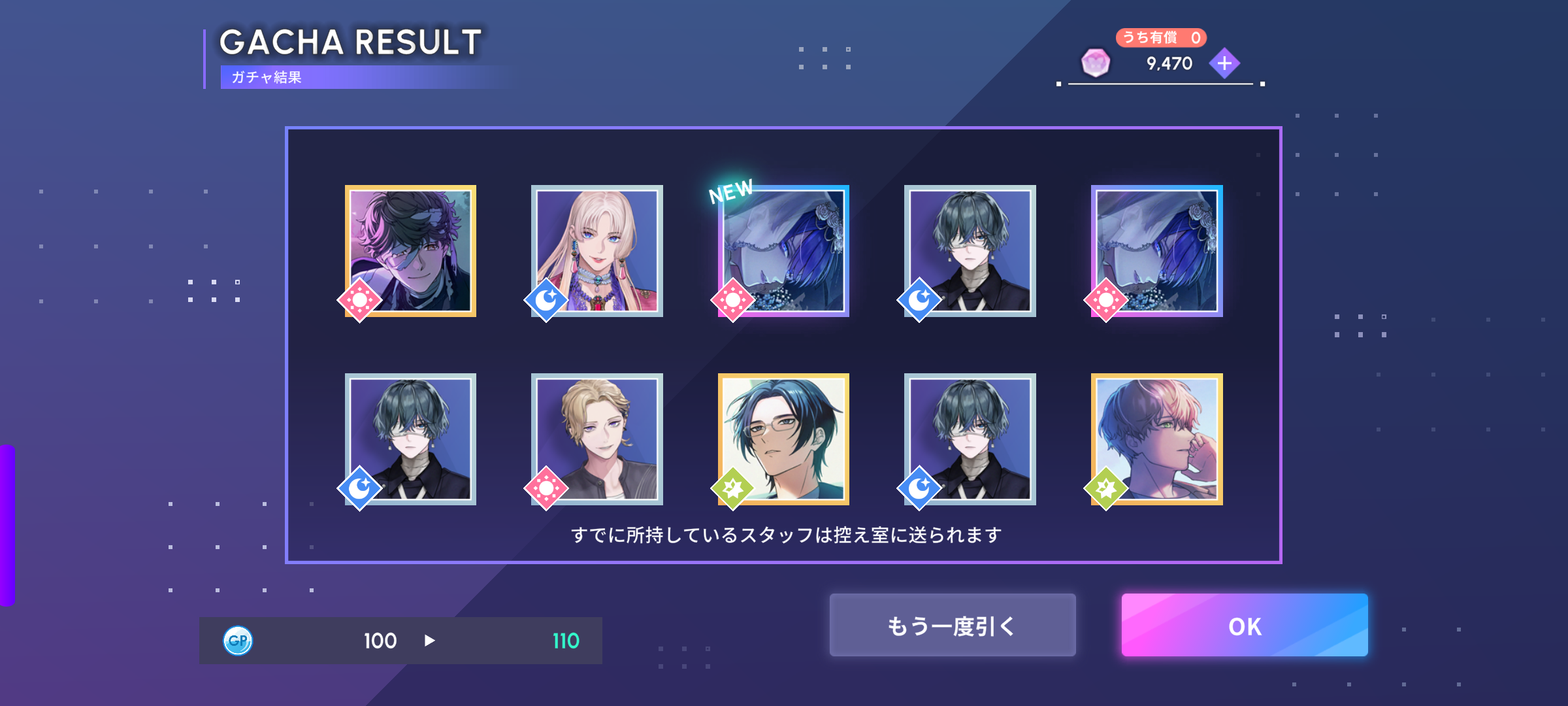Screen dimensions: 1568x706
Task: View the pink and blue haired character card
Action: (1156, 439)
